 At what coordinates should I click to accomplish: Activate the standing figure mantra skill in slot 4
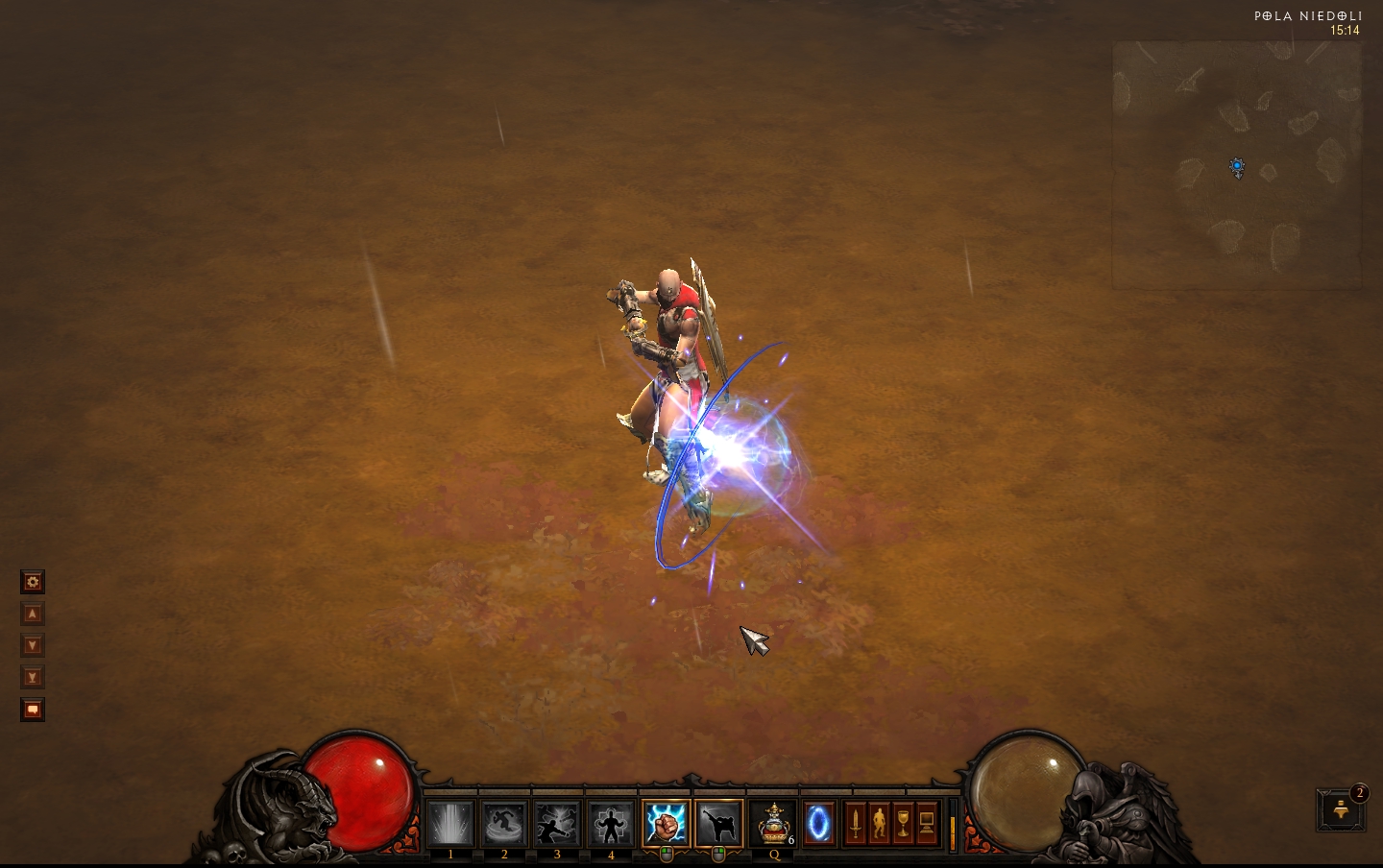tap(611, 824)
